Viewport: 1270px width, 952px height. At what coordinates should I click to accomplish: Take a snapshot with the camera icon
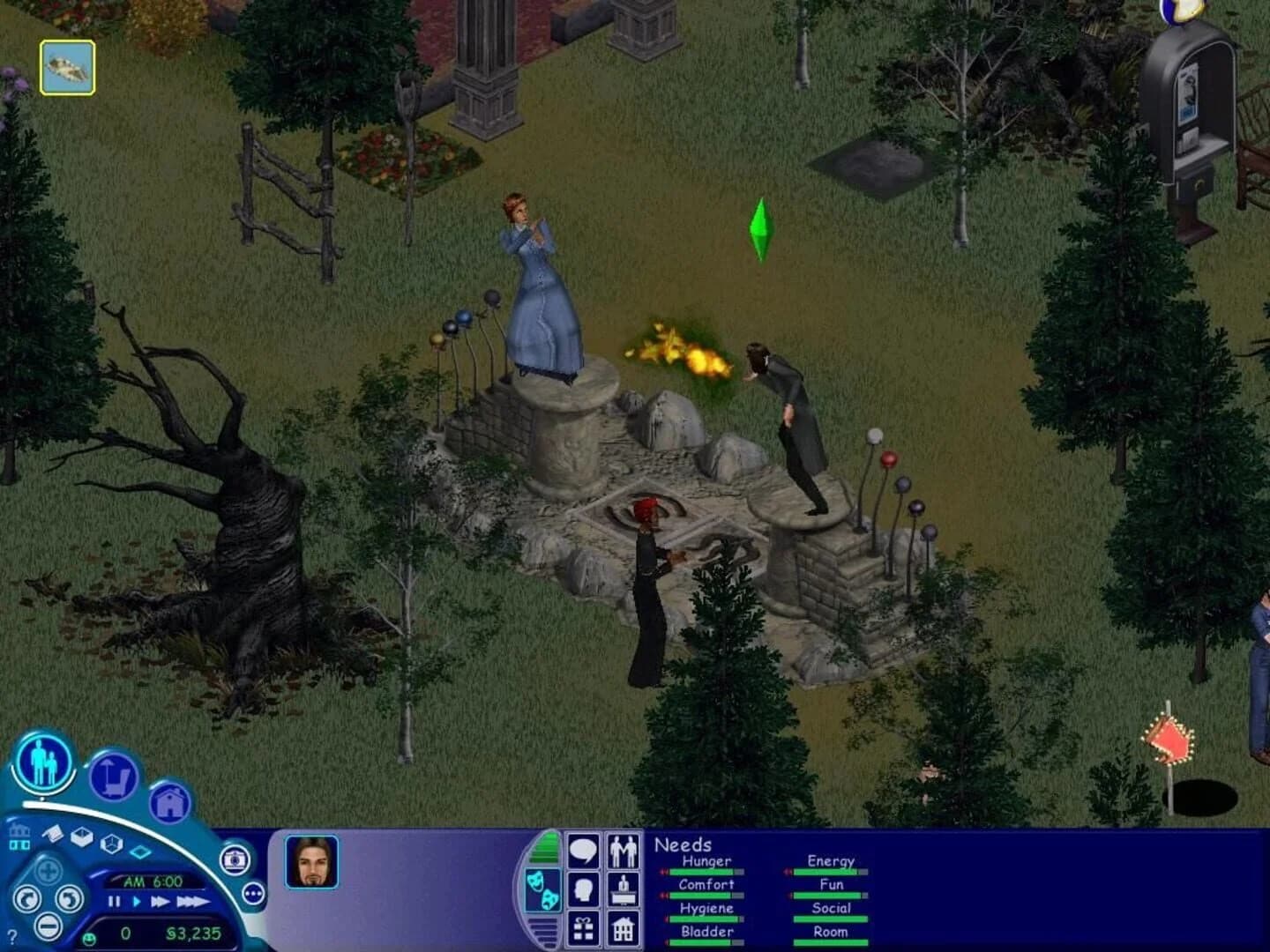pyautogui.click(x=234, y=859)
